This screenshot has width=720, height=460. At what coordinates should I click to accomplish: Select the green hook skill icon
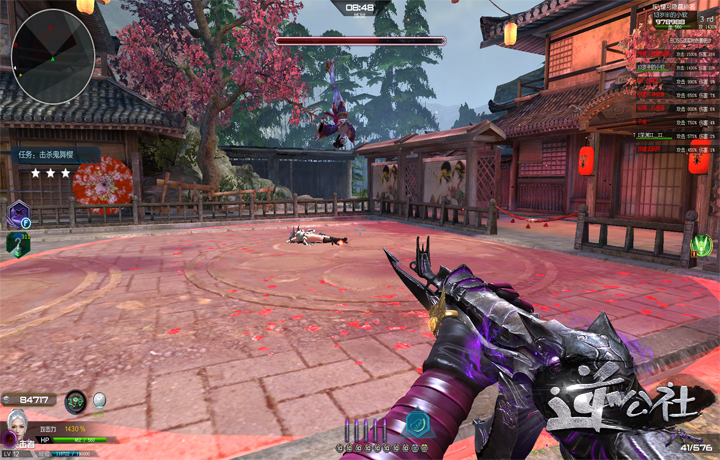pyautogui.click(x=17, y=243)
